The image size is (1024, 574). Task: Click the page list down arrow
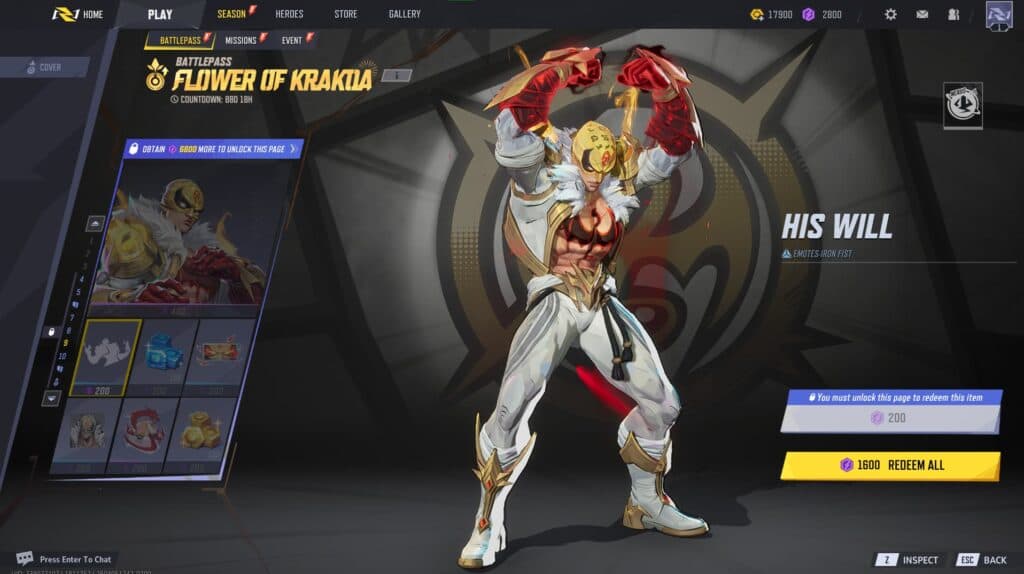point(51,398)
